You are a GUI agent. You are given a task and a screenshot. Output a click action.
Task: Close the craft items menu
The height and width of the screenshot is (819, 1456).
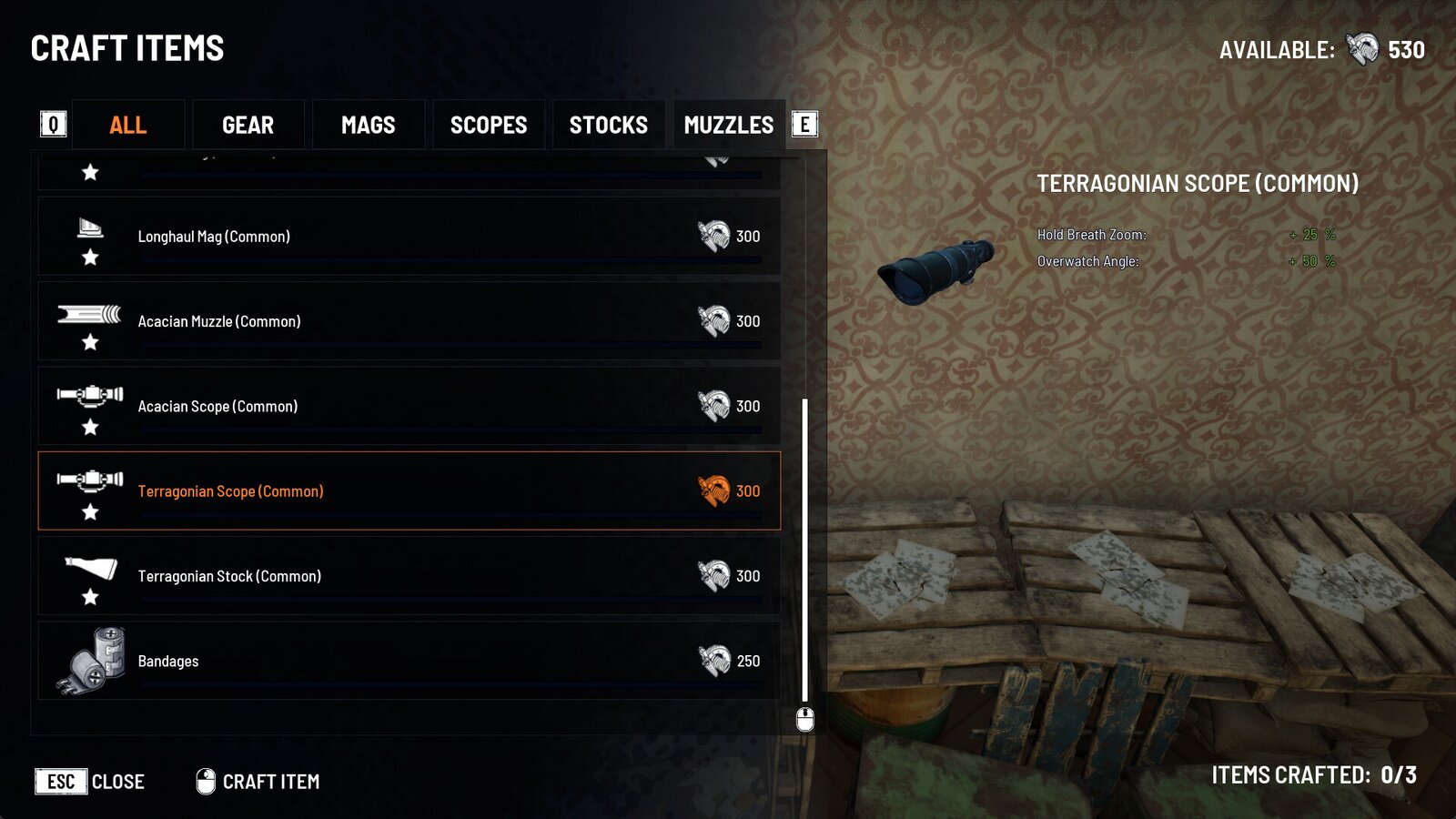tap(90, 782)
